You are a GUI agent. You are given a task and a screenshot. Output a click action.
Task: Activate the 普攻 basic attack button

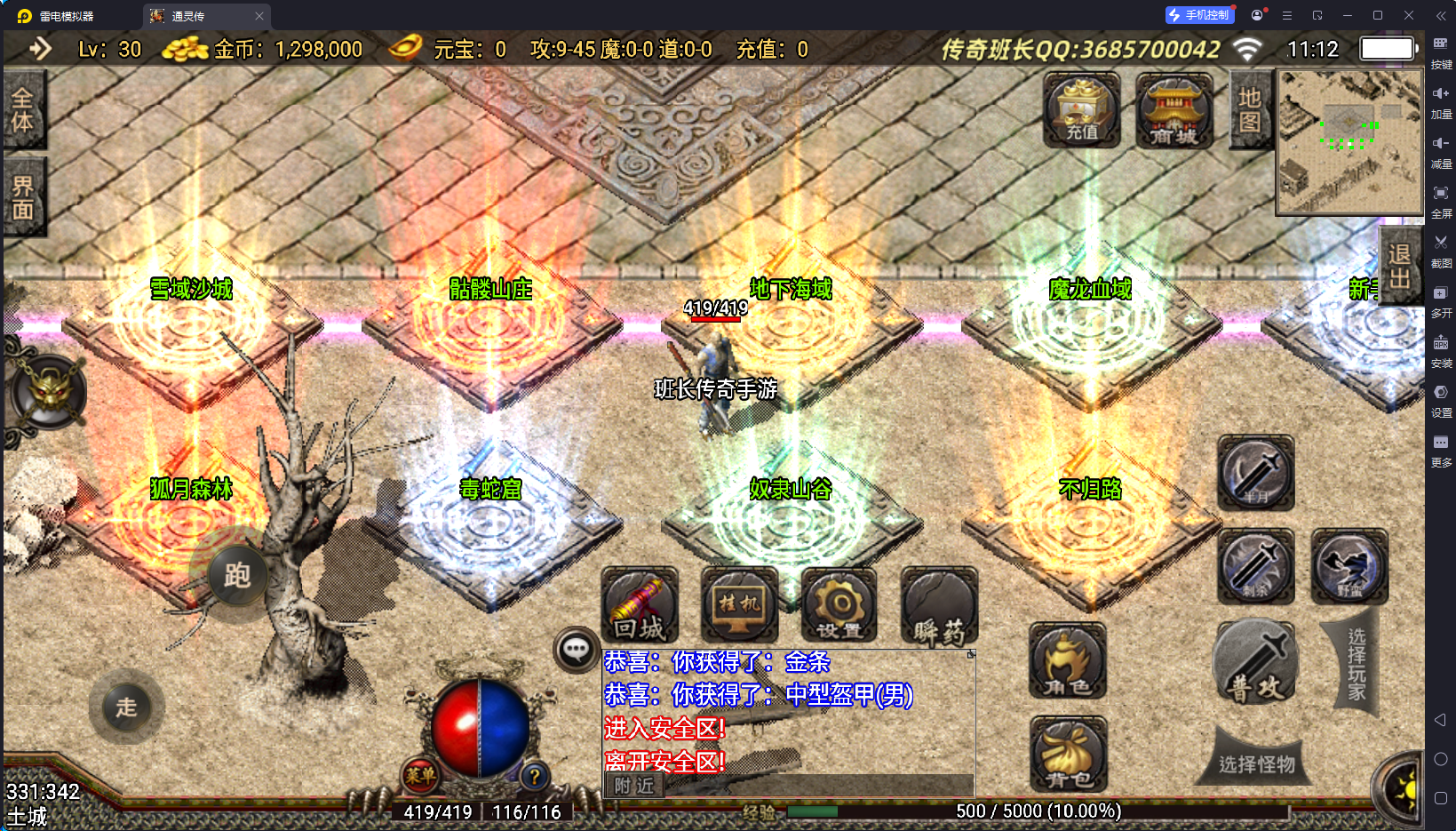1255,663
